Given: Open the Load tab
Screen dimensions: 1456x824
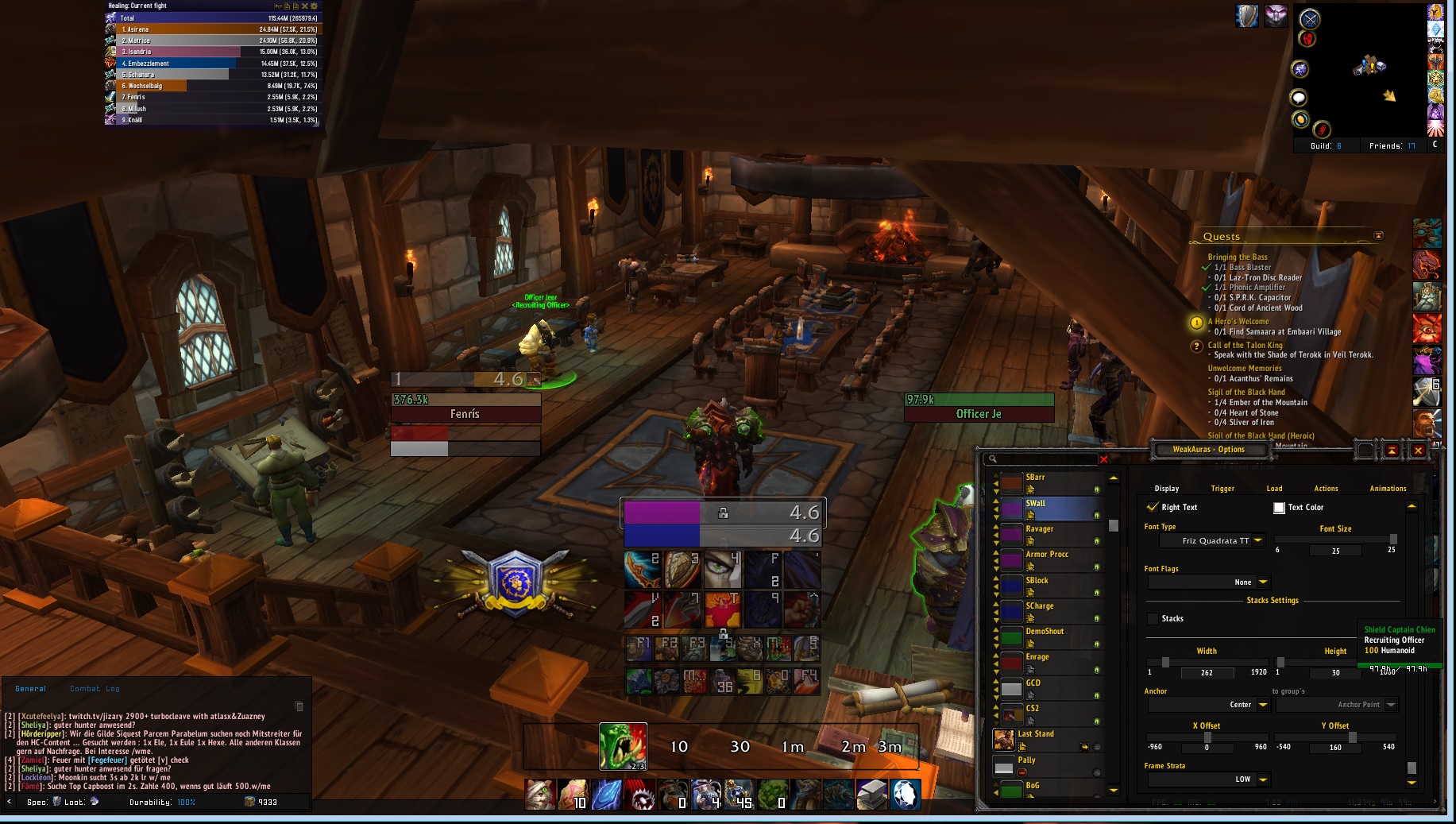Looking at the screenshot, I should pyautogui.click(x=1274, y=489).
